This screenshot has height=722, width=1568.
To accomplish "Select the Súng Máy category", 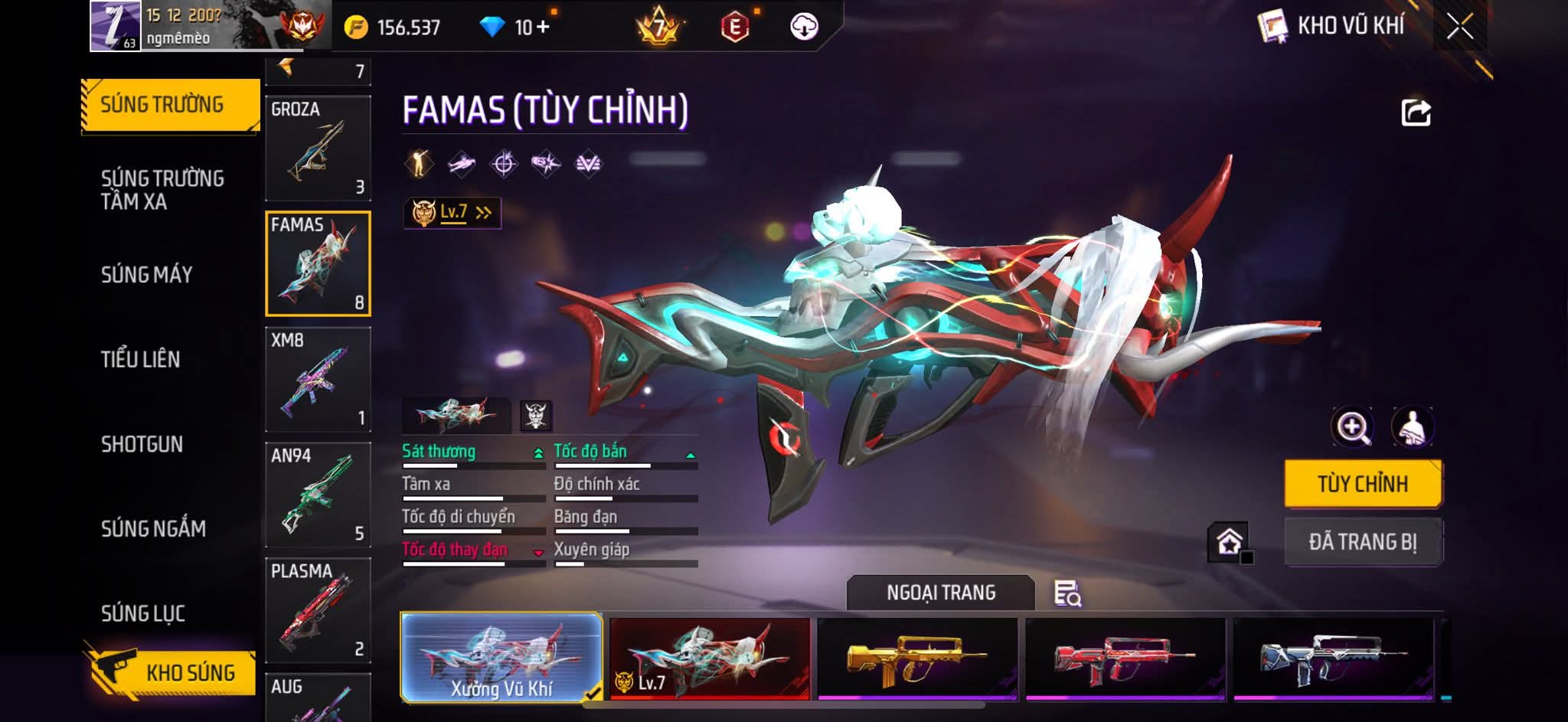I will click(147, 275).
